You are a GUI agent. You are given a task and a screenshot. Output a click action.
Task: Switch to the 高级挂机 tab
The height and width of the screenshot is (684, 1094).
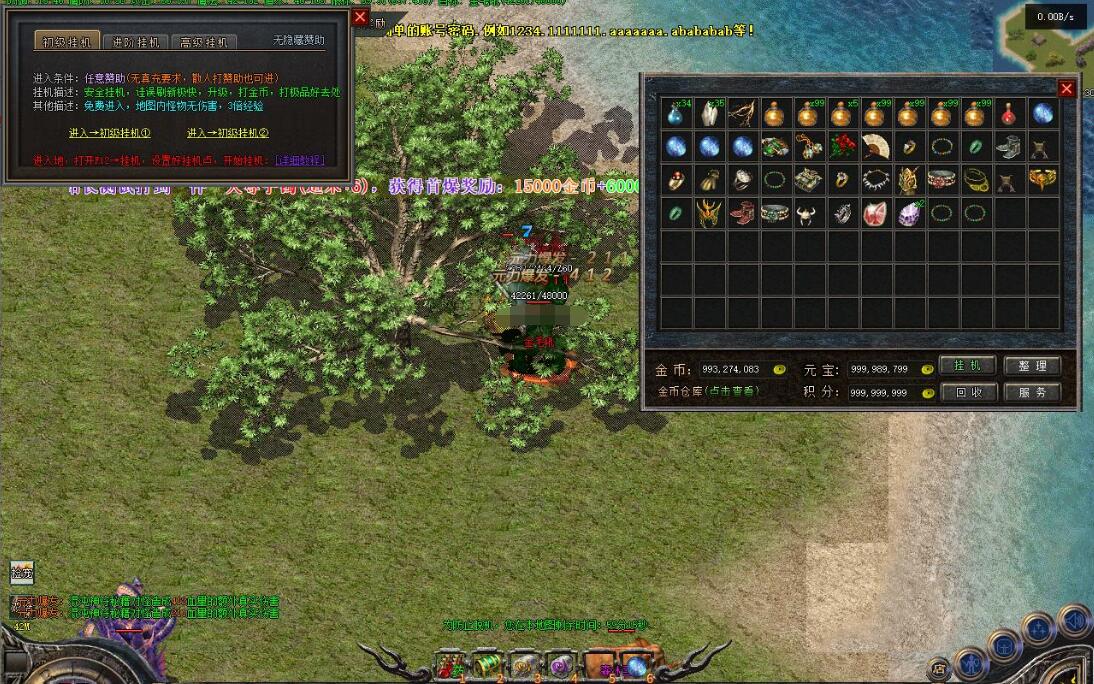204,42
